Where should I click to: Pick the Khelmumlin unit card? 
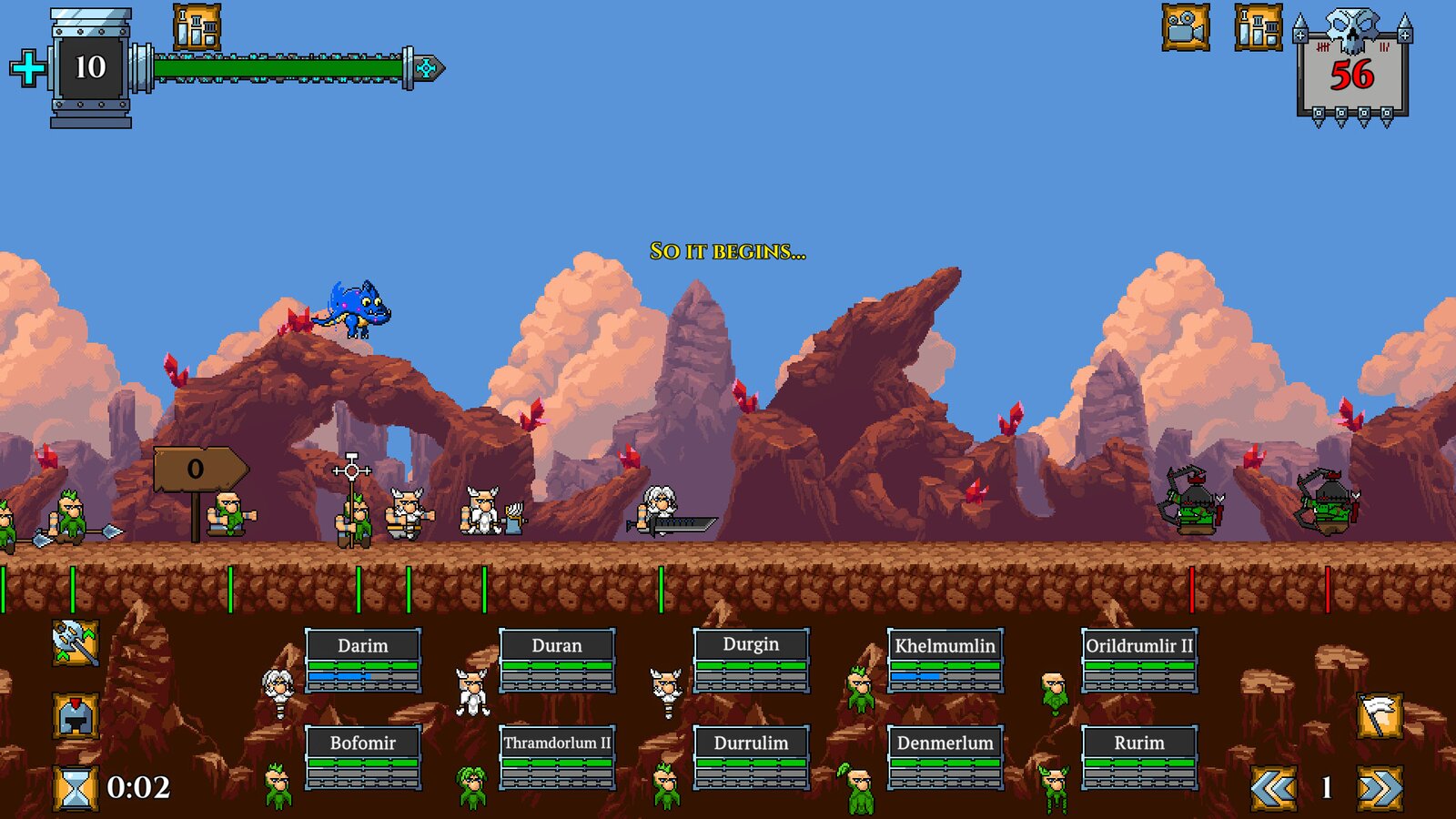click(945, 660)
